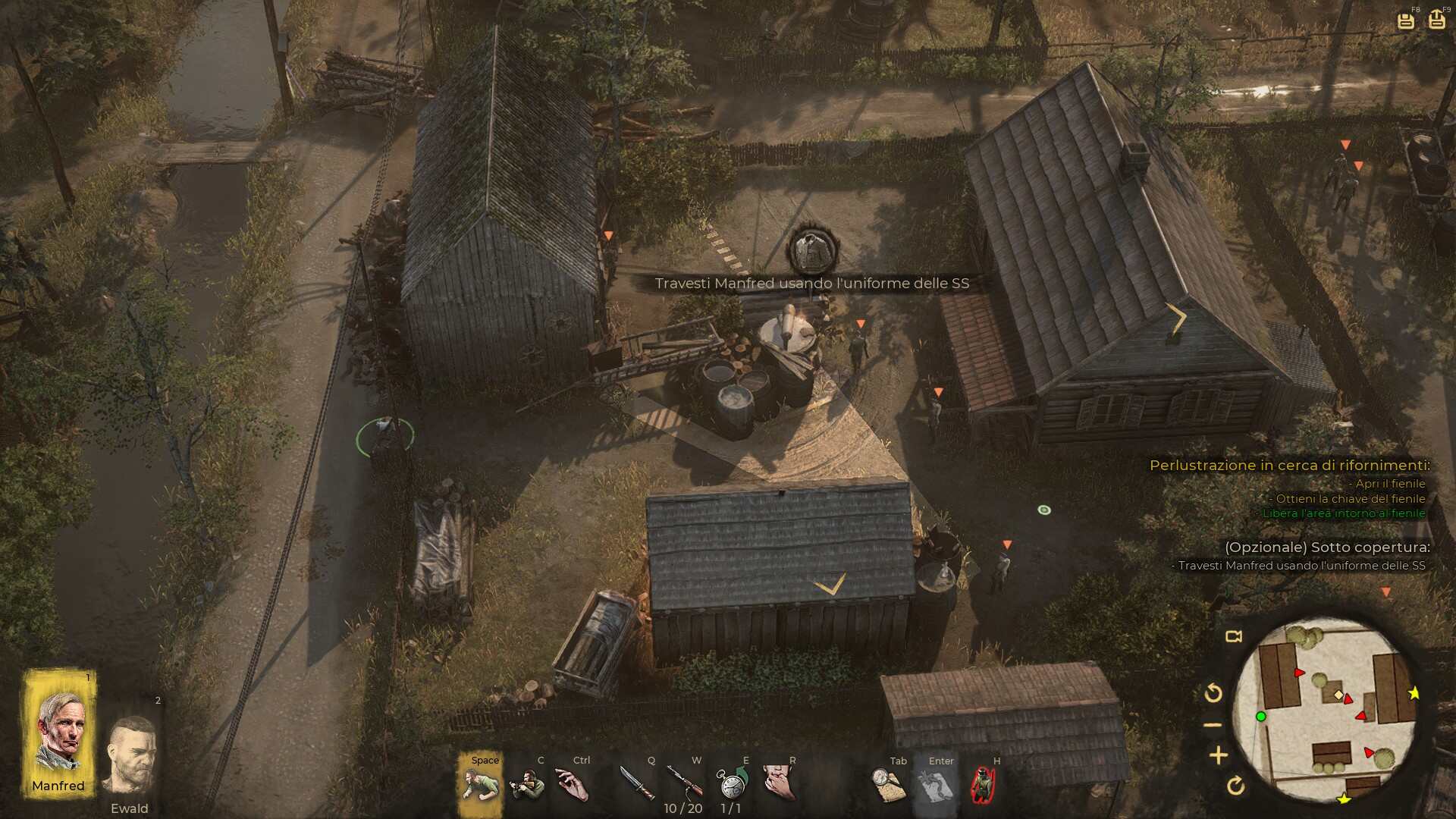Click the quick load icon
The width and height of the screenshot is (1456, 819).
1436,20
